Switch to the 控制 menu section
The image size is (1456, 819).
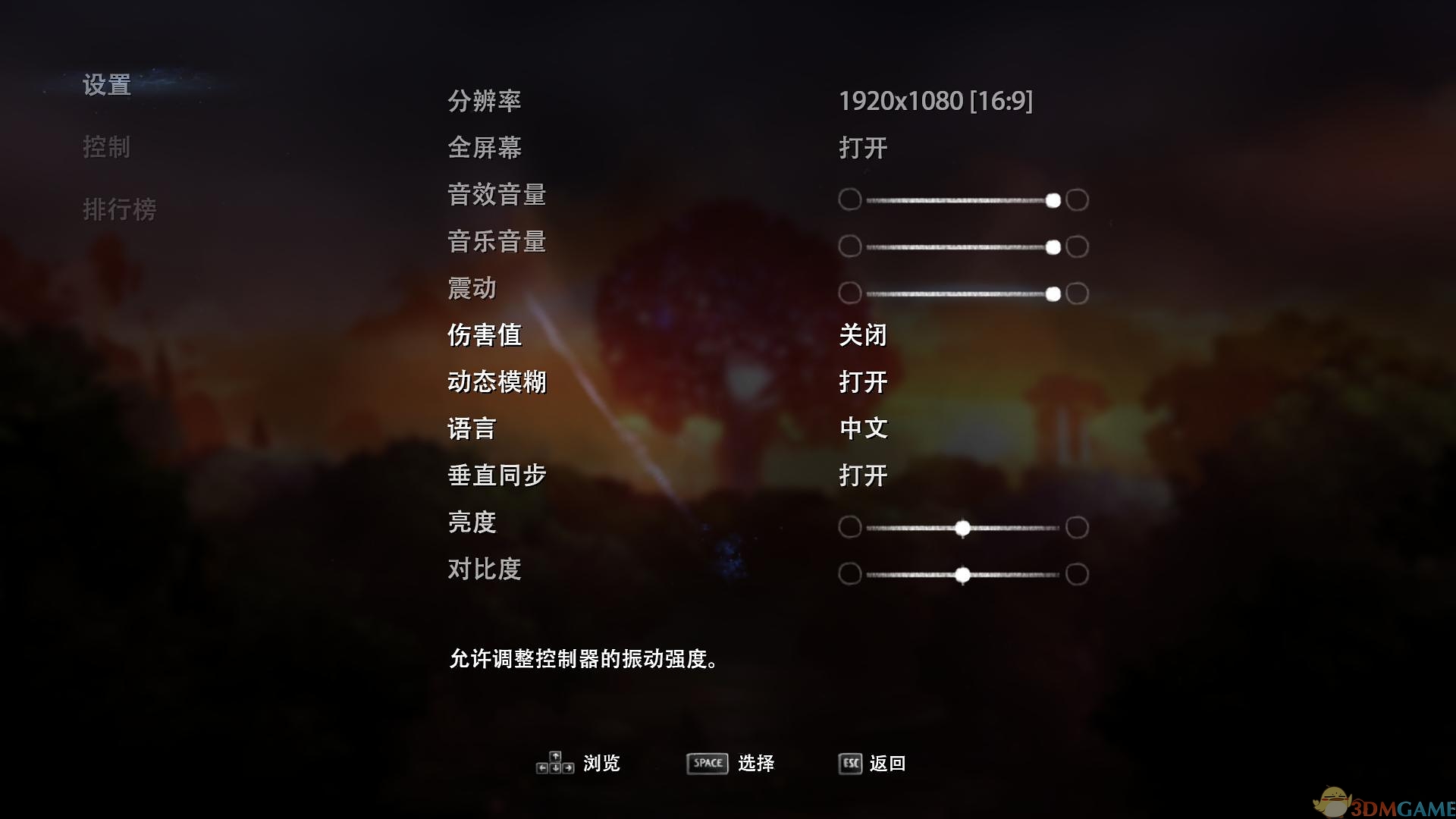point(107,148)
